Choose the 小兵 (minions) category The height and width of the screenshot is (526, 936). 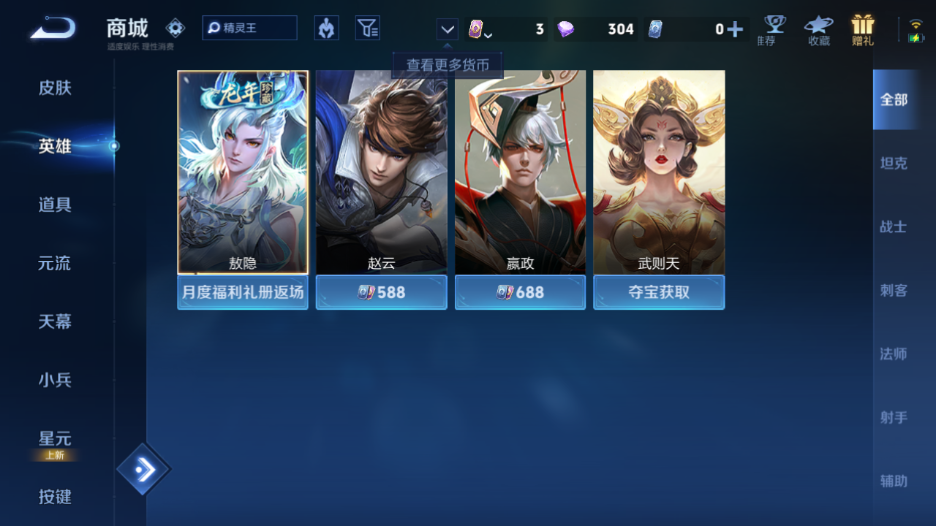(55, 380)
